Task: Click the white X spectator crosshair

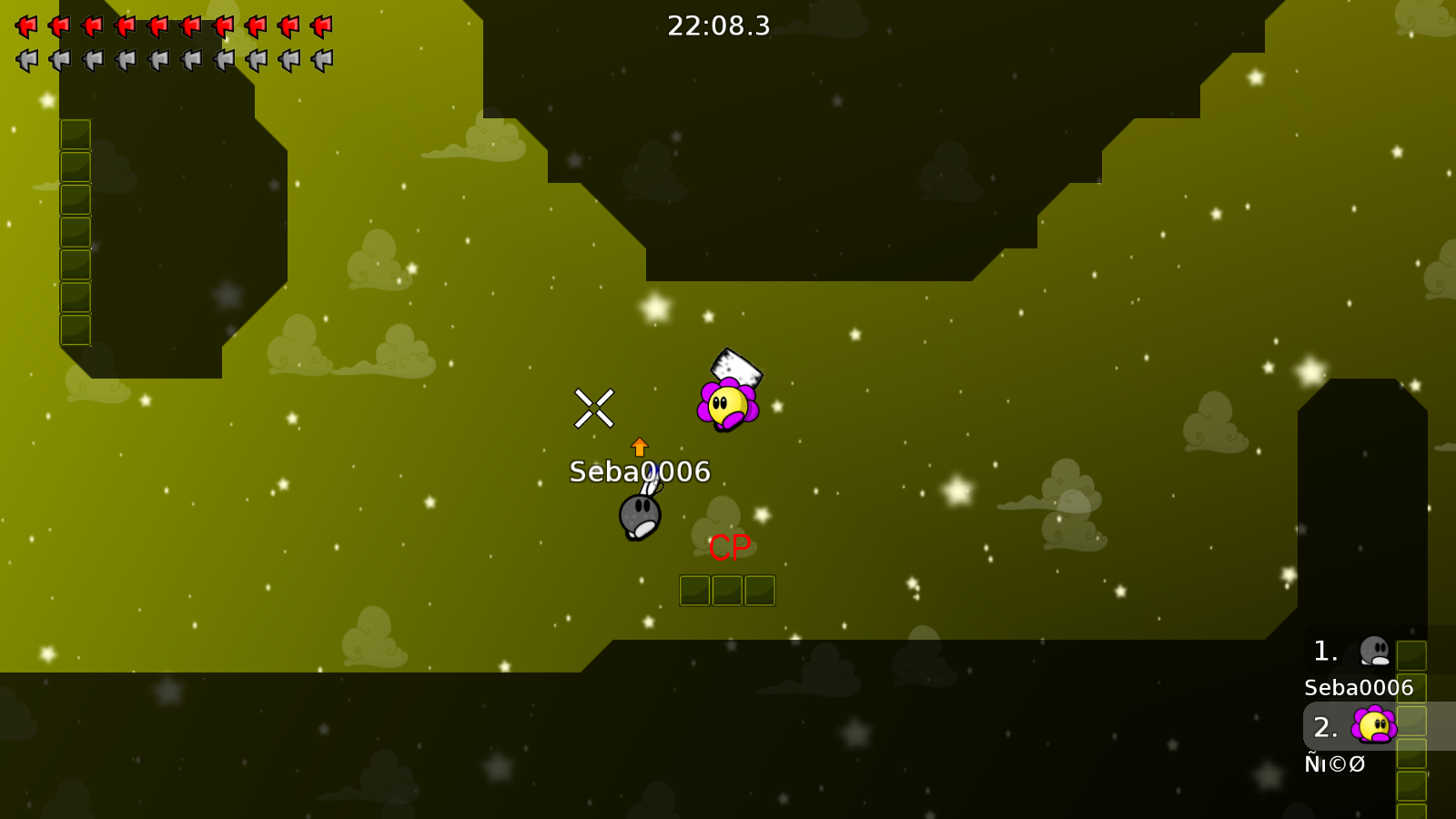Action: coord(595,408)
